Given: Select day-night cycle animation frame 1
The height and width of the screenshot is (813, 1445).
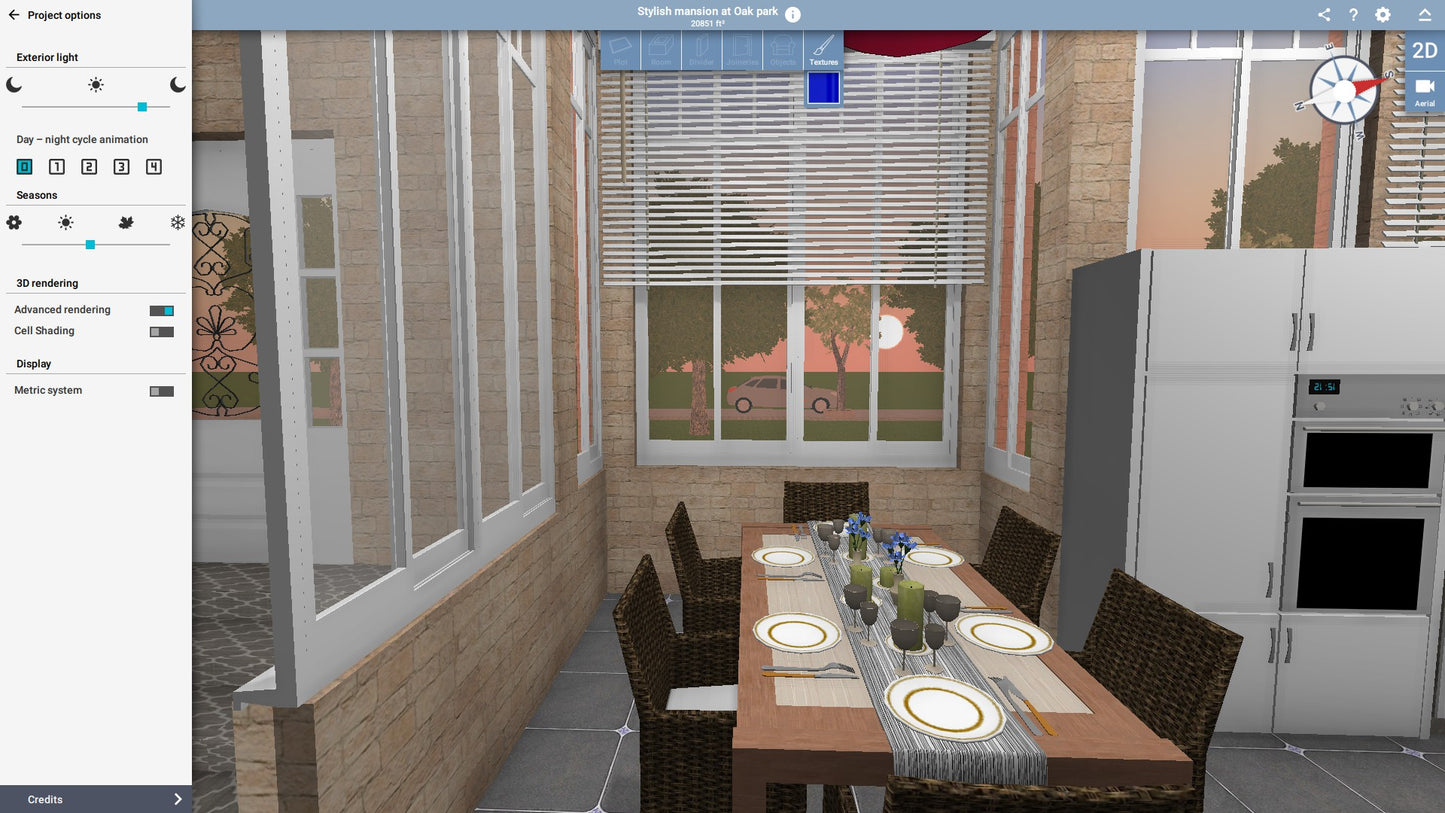Looking at the screenshot, I should [x=57, y=166].
